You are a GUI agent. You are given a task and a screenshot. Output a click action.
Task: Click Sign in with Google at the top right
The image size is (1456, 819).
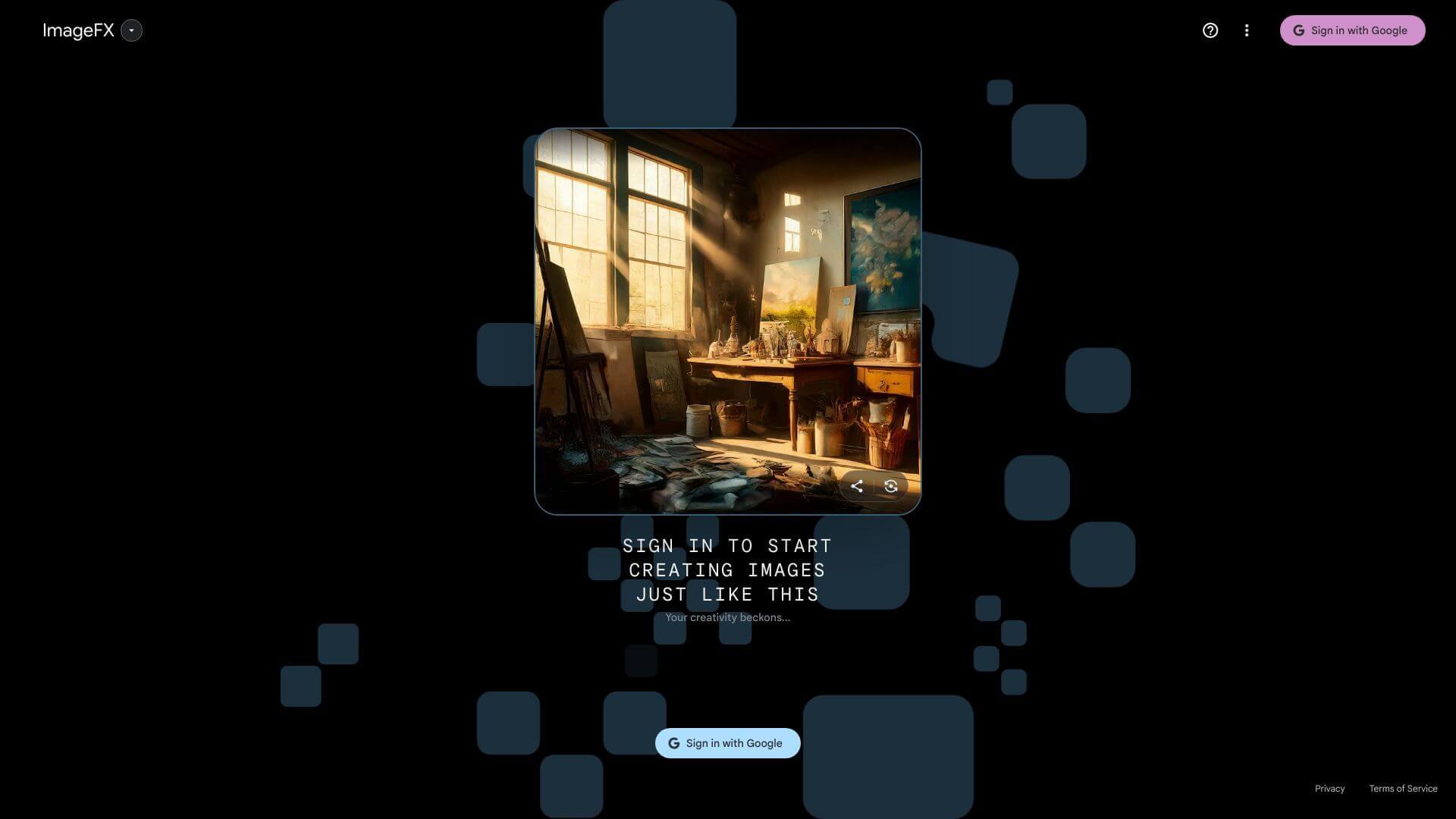(x=1353, y=30)
